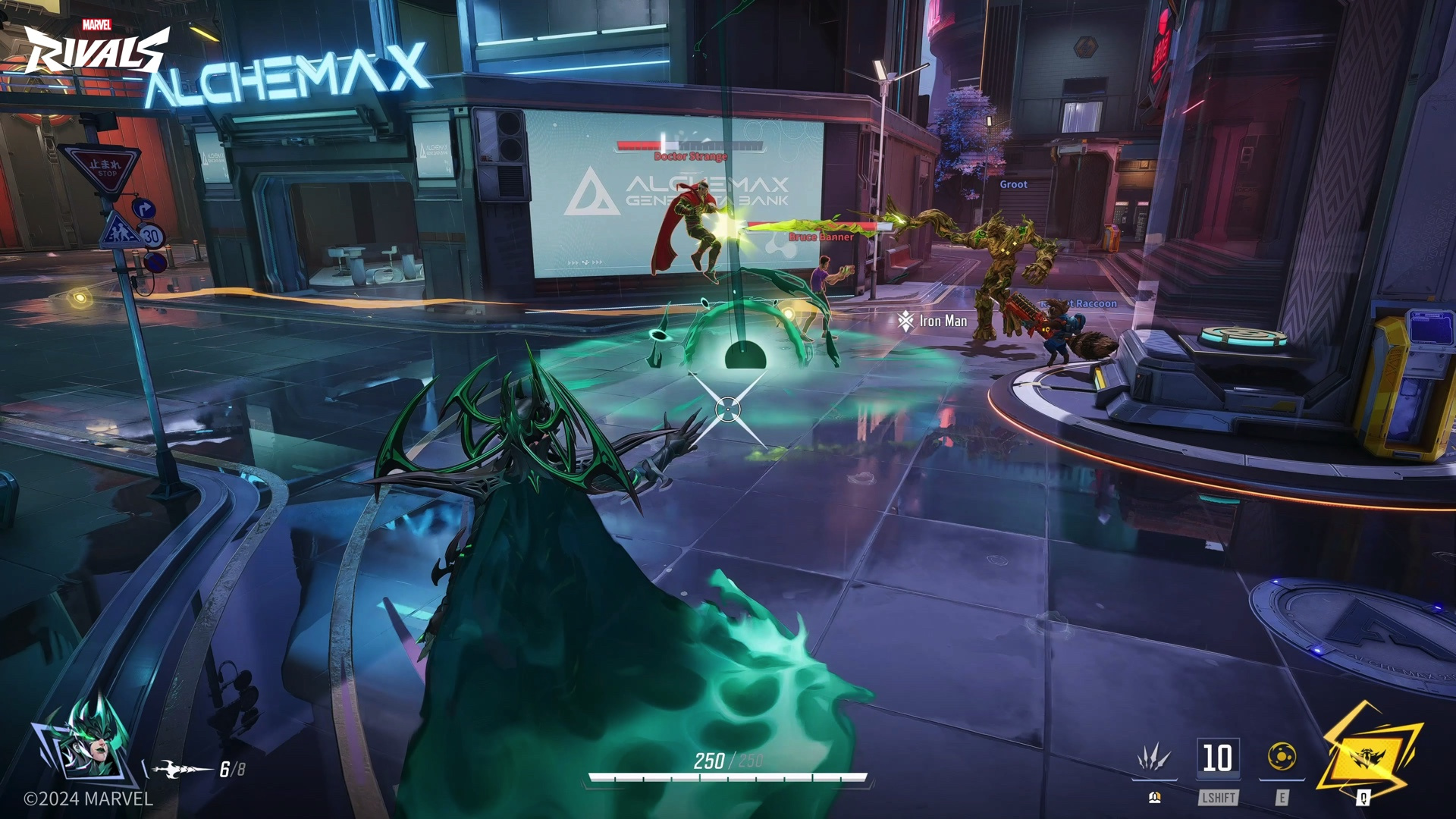Click the Iron Man ping marker
This screenshot has width=1456, height=819.
point(905,322)
